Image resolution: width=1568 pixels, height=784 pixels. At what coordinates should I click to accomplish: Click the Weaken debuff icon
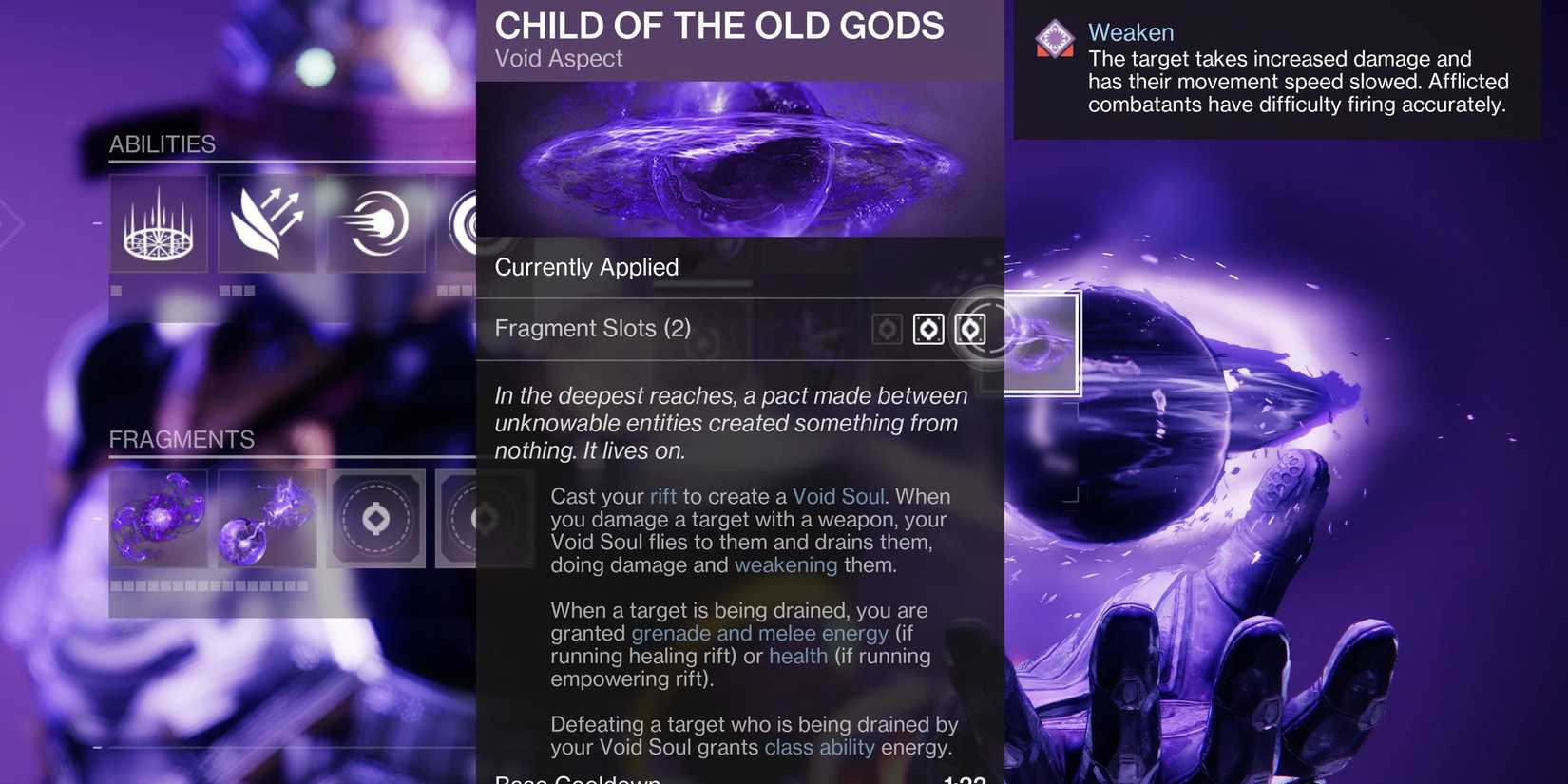pyautogui.click(x=1055, y=41)
